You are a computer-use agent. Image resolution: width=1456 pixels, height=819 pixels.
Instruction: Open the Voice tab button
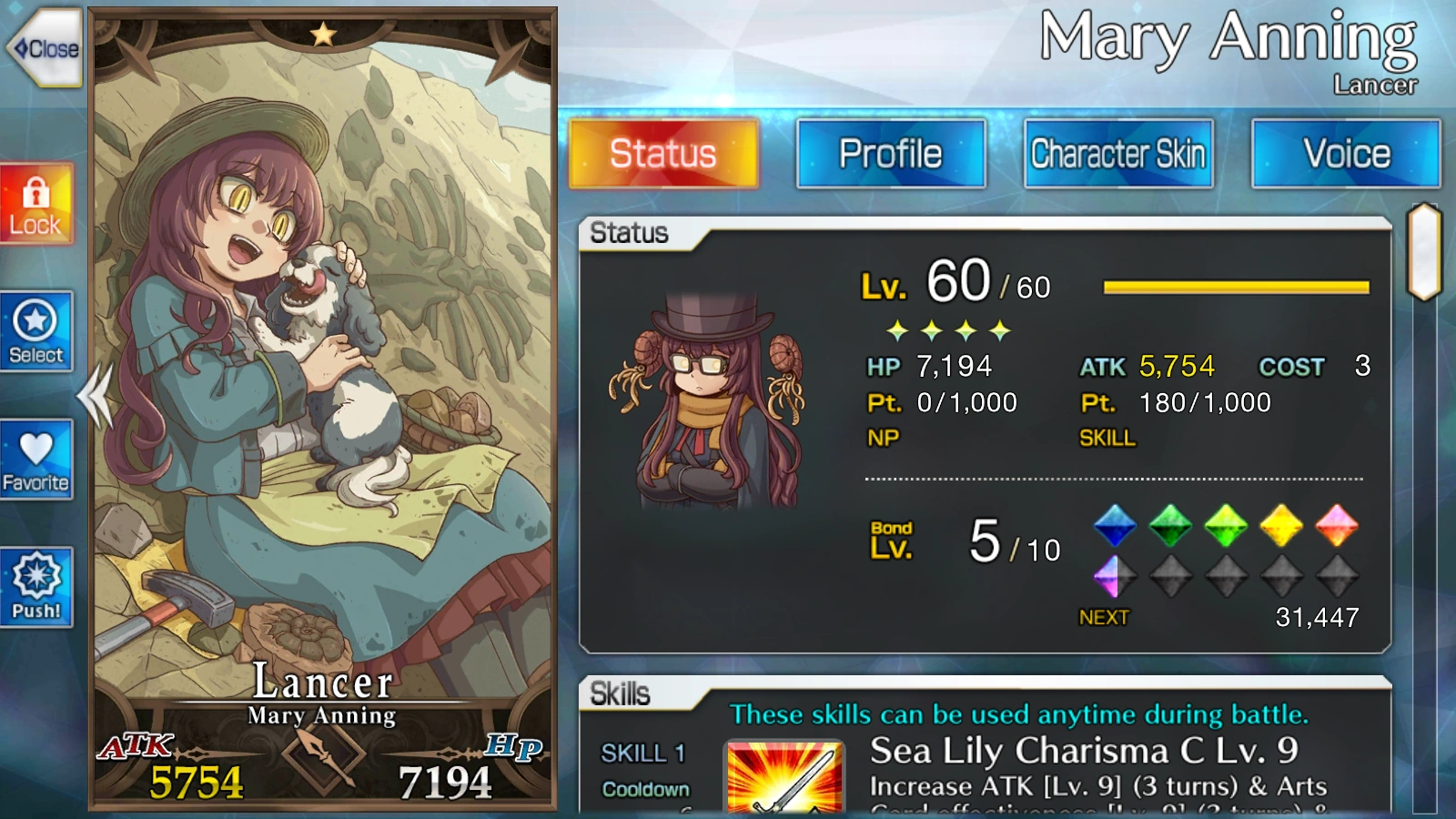(1346, 153)
